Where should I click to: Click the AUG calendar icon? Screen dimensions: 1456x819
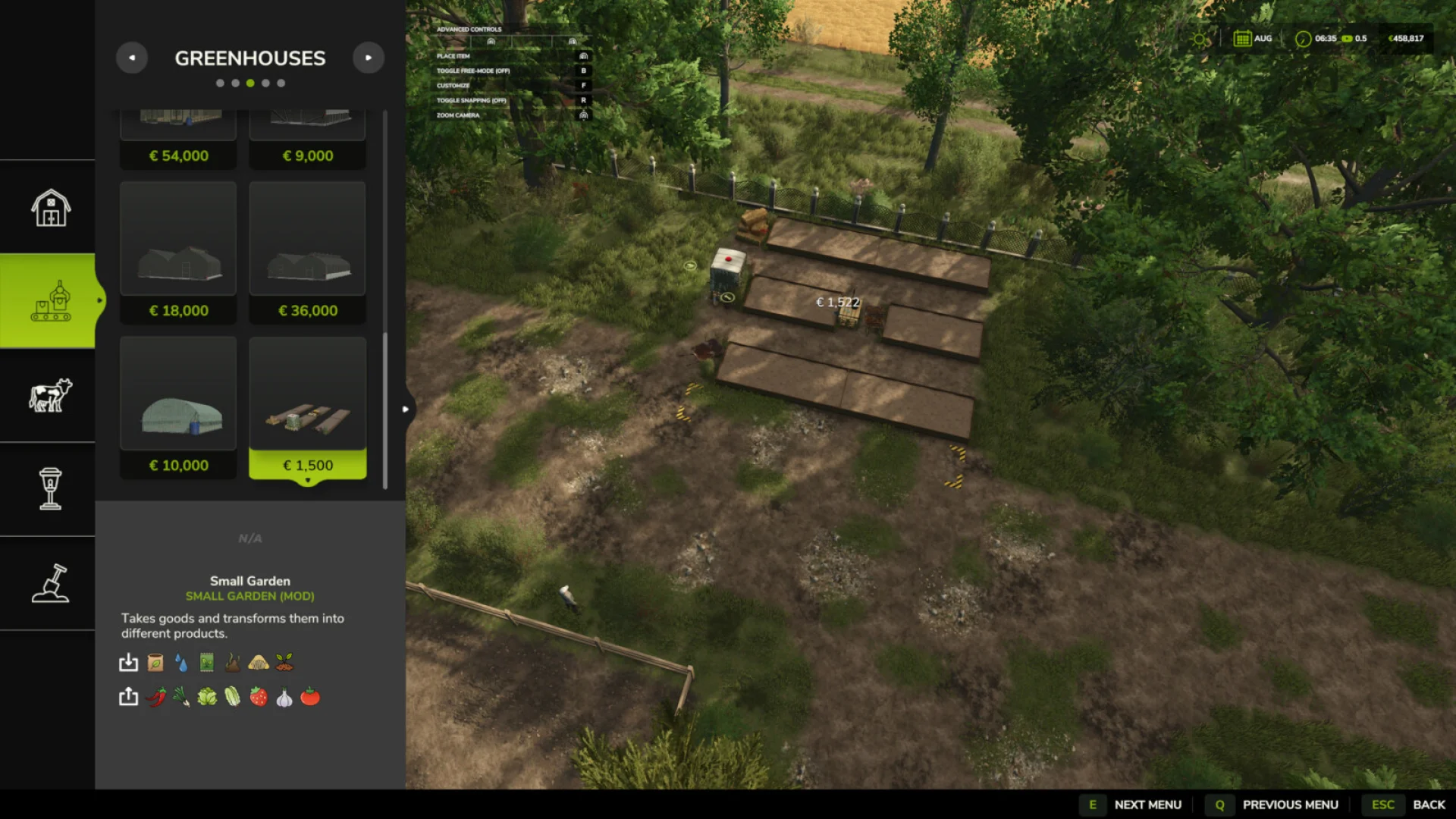[x=1244, y=38]
